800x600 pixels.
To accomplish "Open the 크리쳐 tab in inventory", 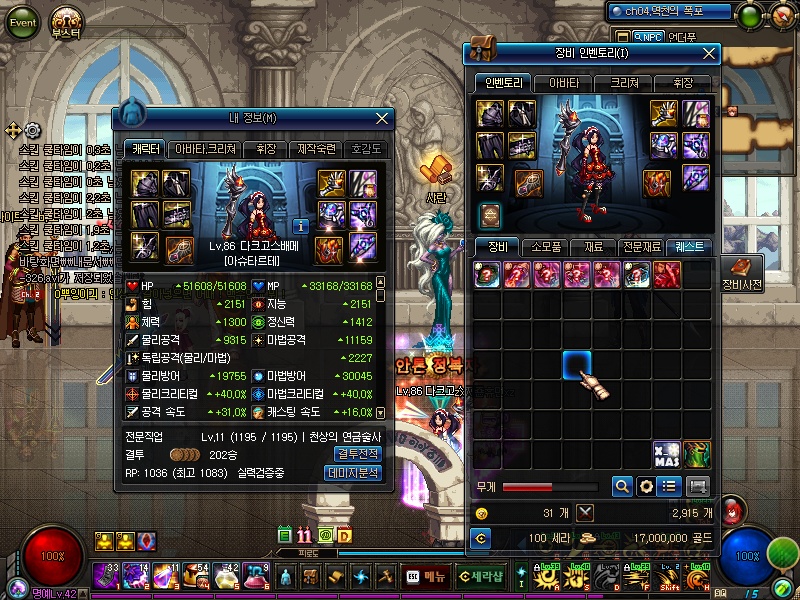I will [623, 83].
